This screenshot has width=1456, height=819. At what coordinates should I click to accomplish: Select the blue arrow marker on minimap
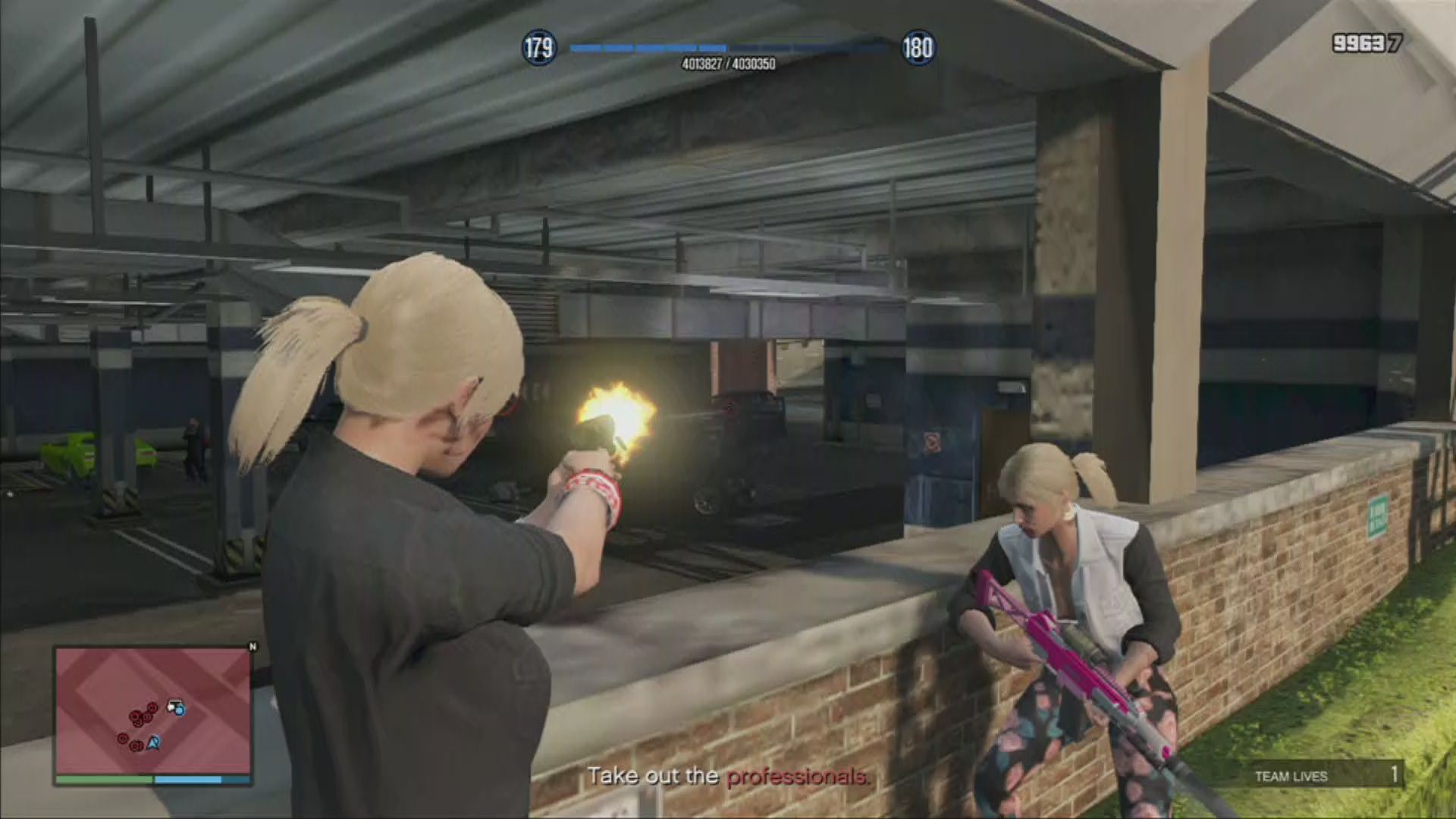pos(154,743)
